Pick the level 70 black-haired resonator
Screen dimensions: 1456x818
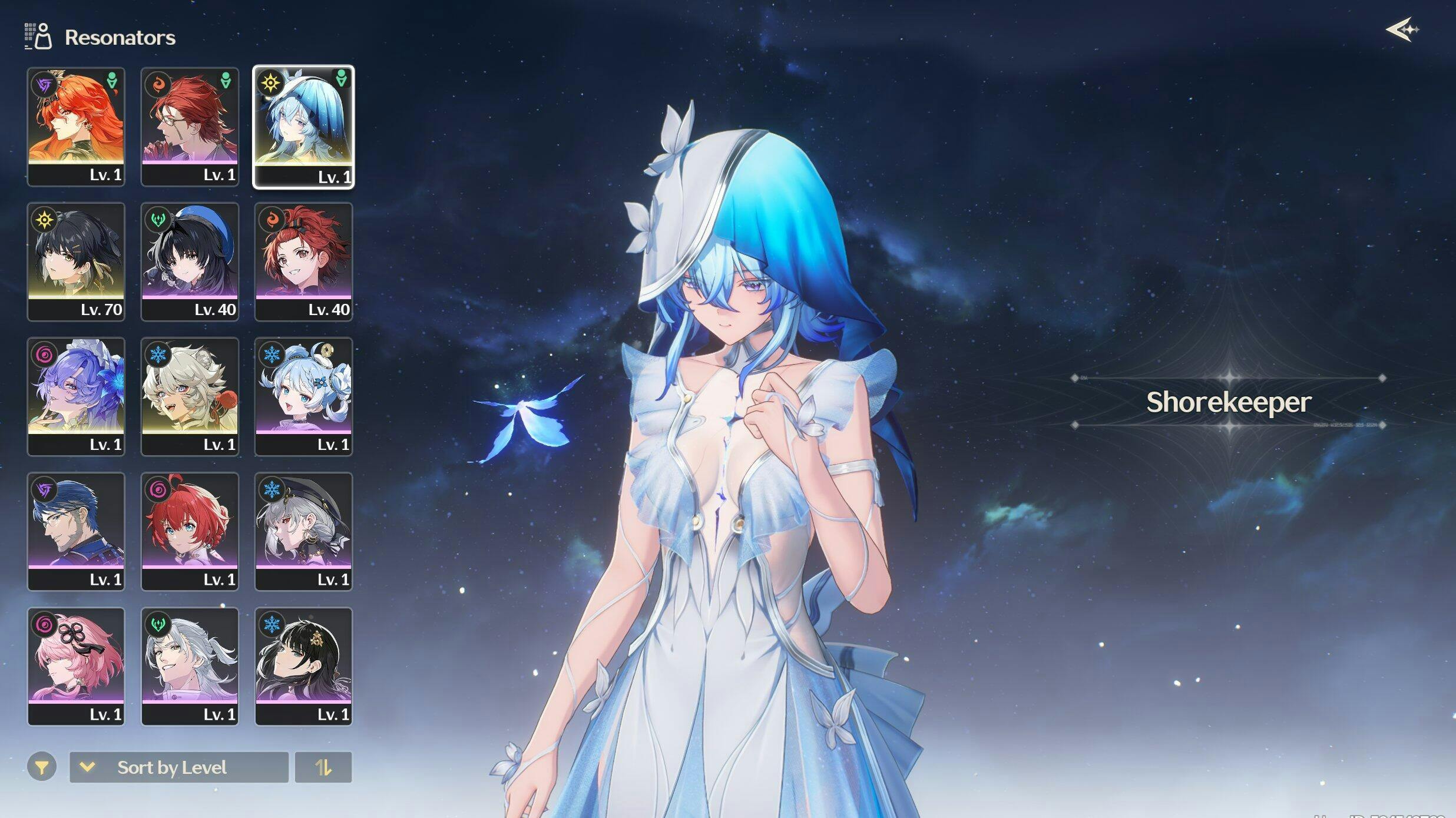pos(76,261)
